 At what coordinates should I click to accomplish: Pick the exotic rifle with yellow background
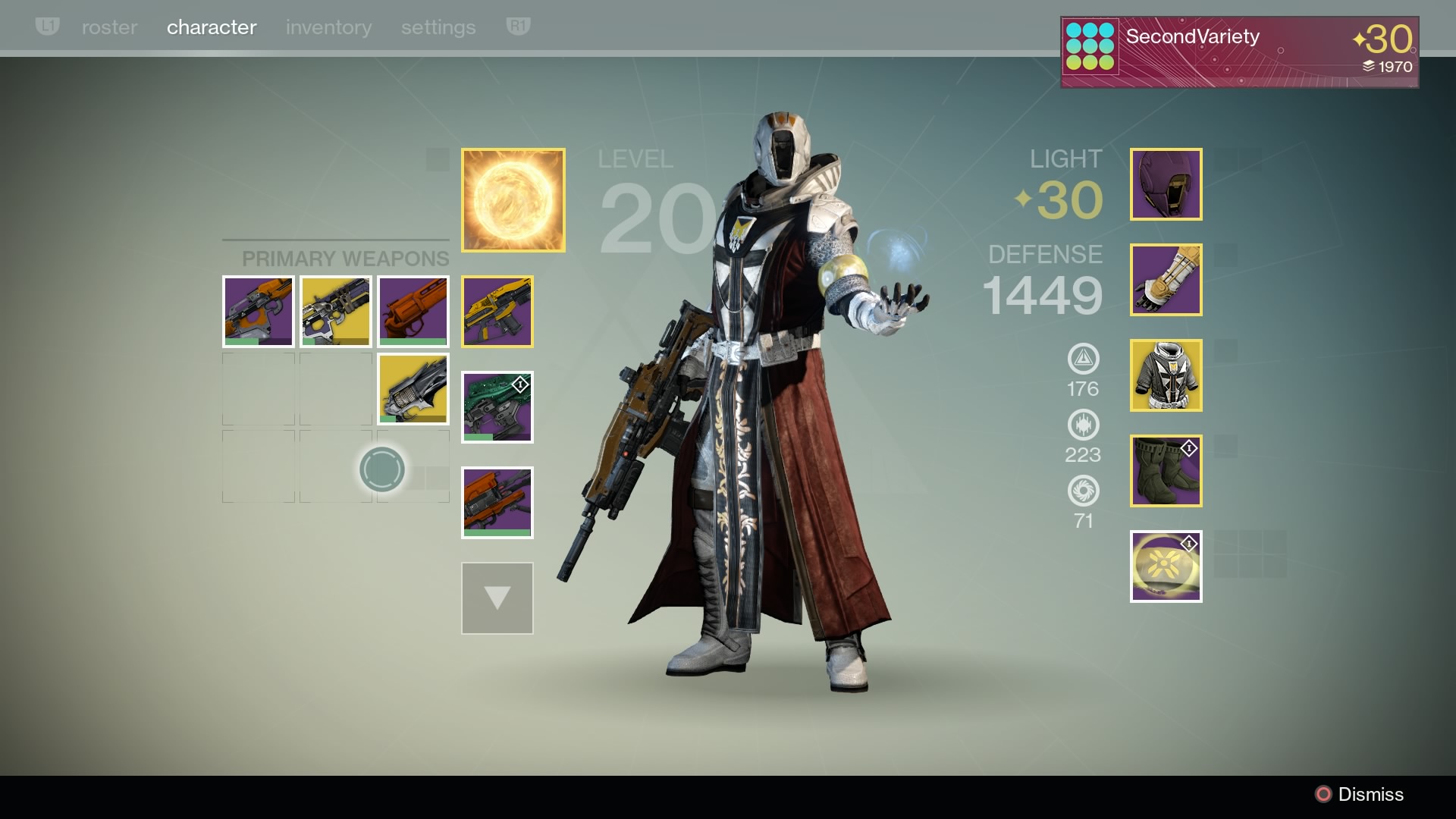(336, 312)
